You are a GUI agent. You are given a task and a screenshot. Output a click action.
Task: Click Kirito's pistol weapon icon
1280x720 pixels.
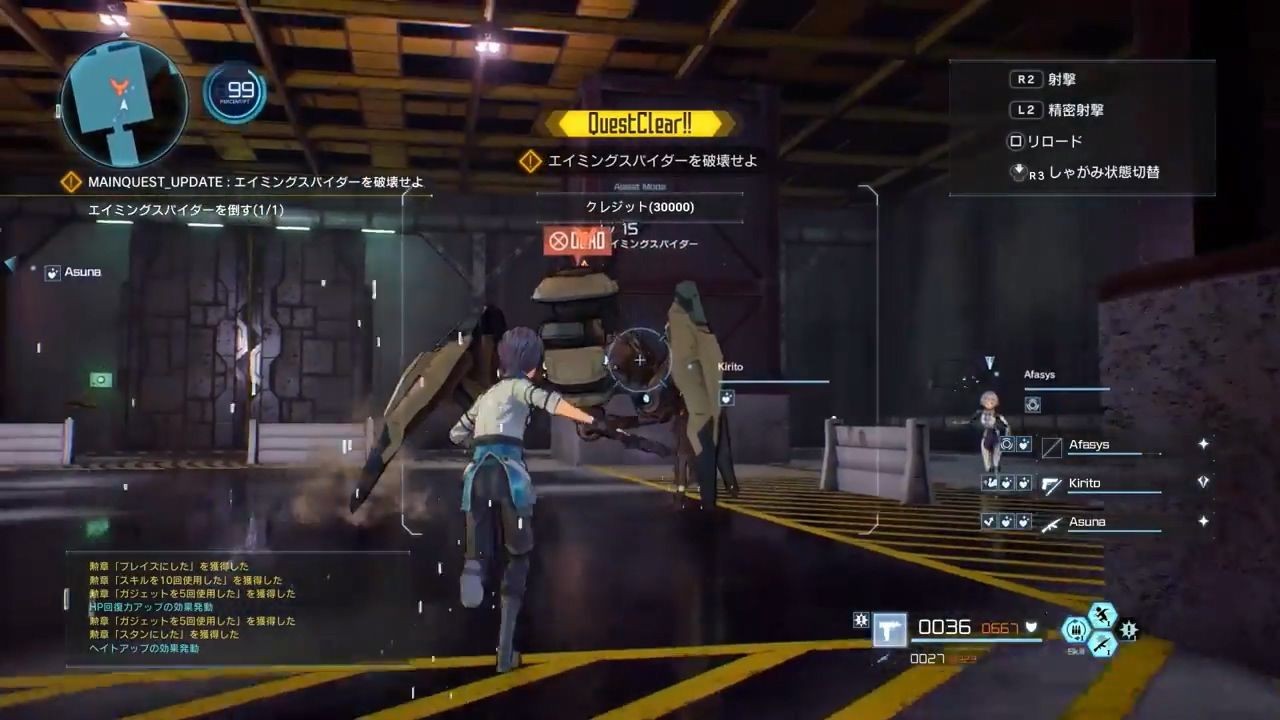tap(1051, 485)
